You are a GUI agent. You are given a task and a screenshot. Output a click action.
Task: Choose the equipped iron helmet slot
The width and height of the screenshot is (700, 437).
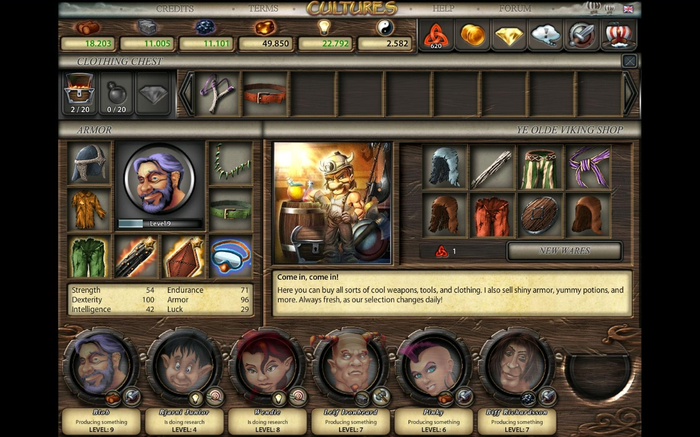(x=89, y=164)
